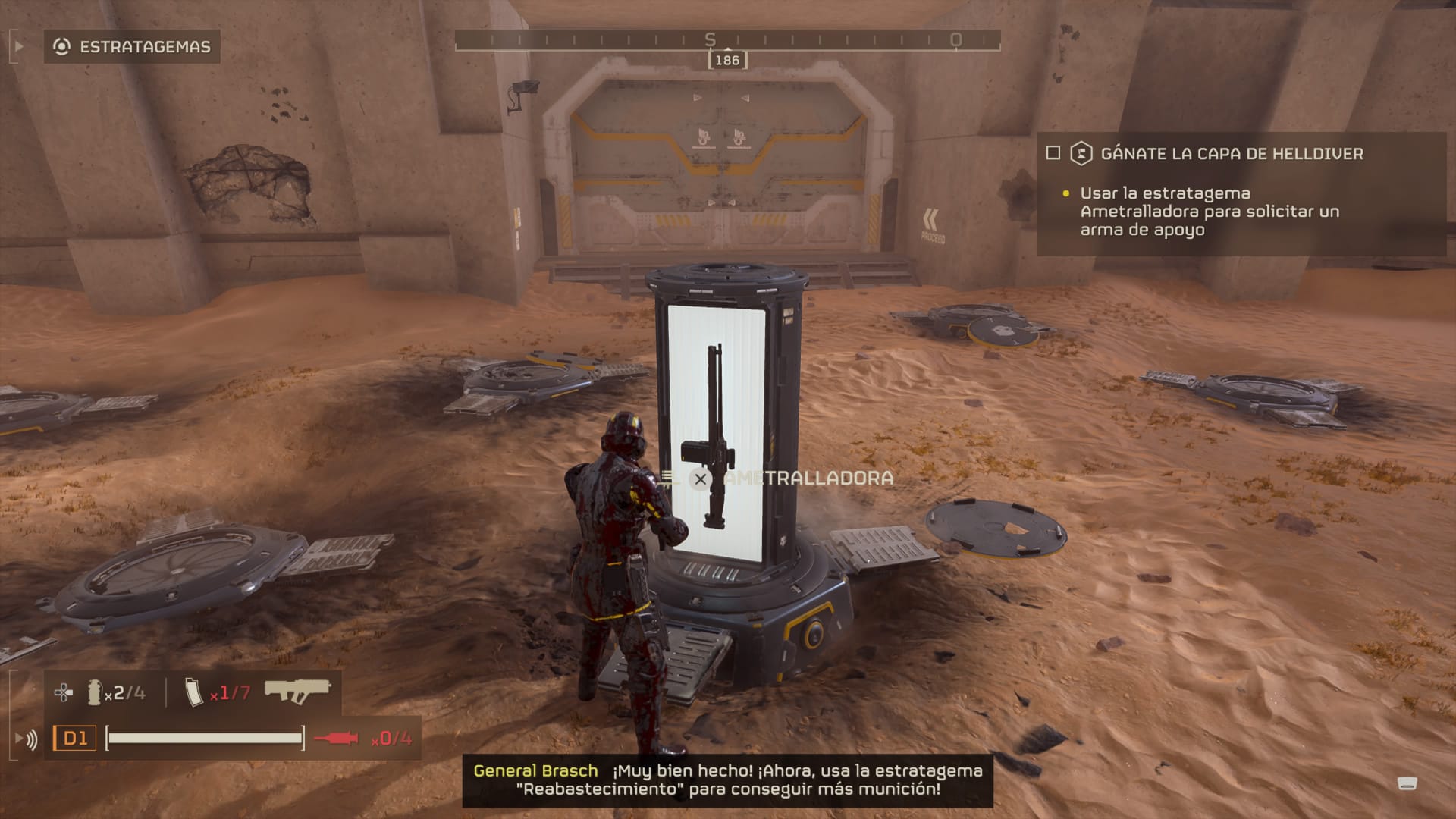Viewport: 1456px width, 819px height.
Task: Select the red stim syringe icon
Action: click(x=336, y=738)
